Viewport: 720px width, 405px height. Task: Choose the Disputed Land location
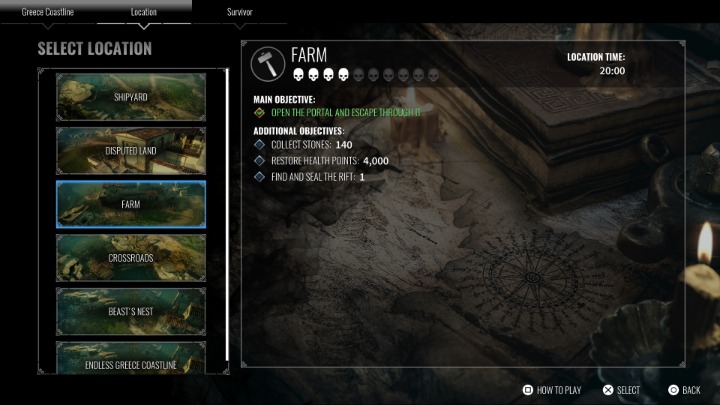(x=131, y=150)
